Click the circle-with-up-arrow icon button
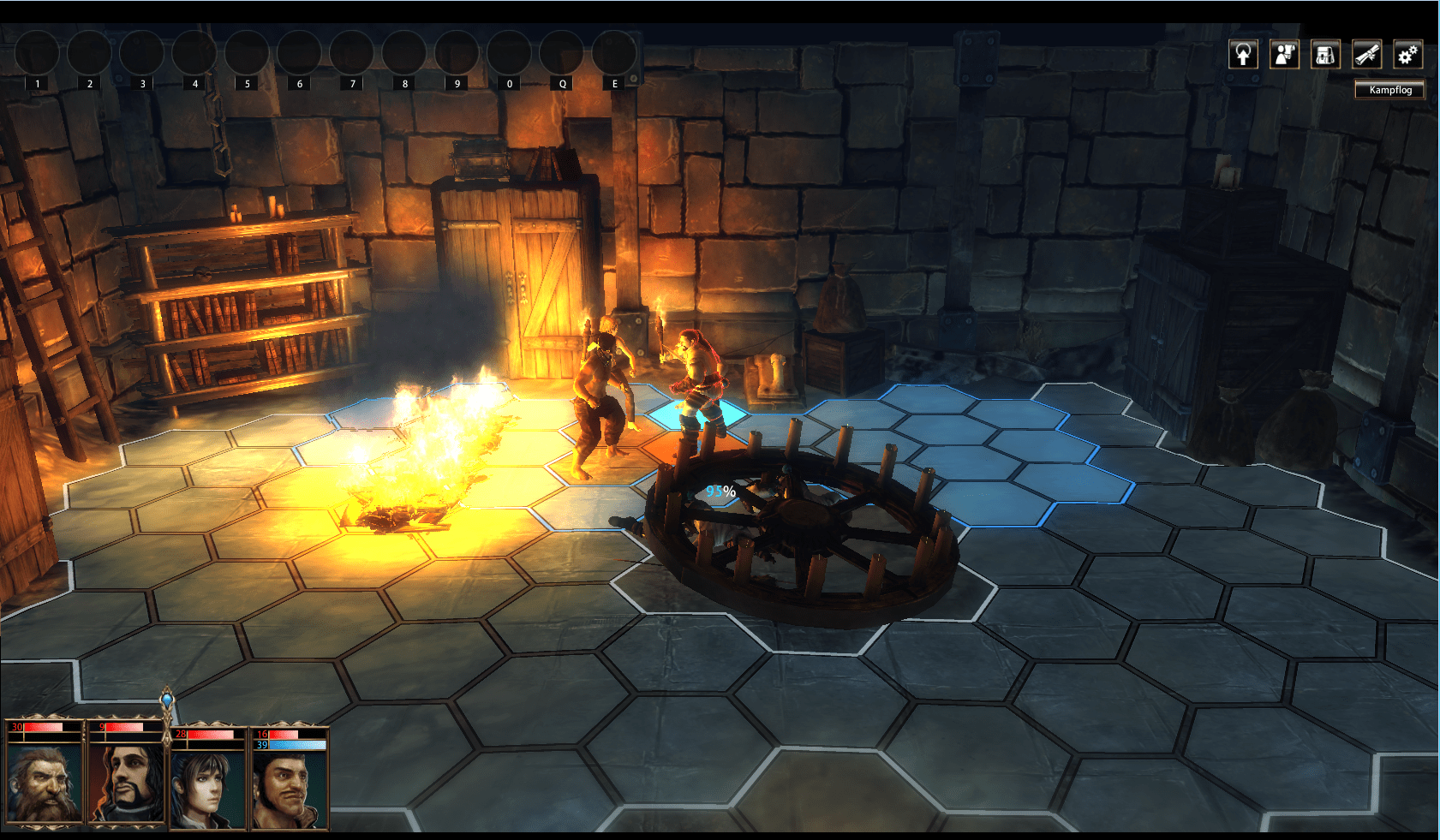This screenshot has width=1440, height=840. click(1243, 55)
